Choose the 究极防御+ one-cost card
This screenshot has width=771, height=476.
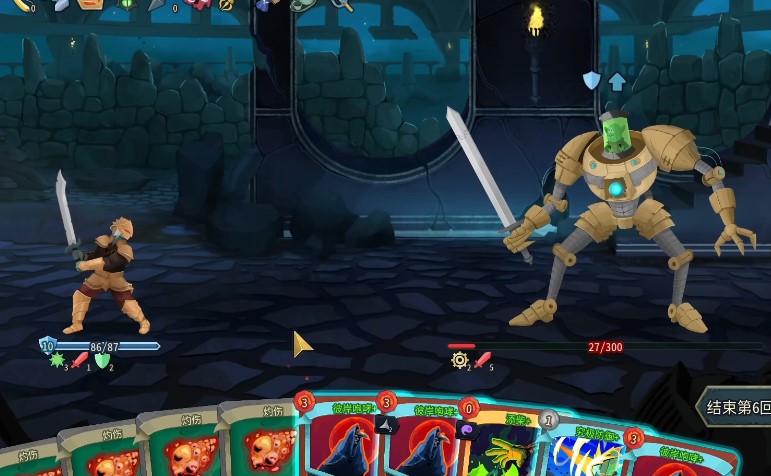(x=581, y=450)
